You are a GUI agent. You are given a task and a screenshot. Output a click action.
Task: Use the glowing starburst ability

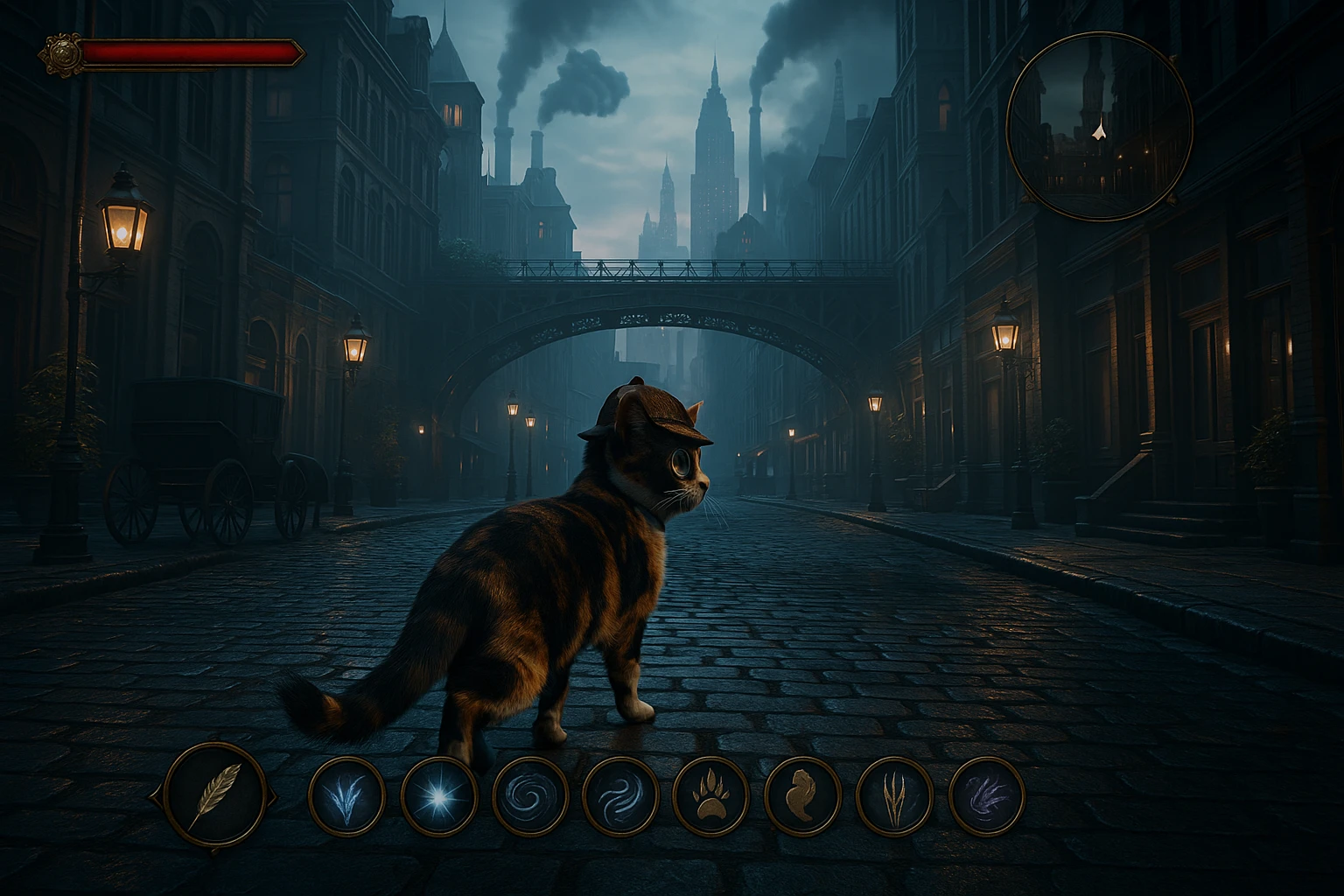tap(438, 796)
